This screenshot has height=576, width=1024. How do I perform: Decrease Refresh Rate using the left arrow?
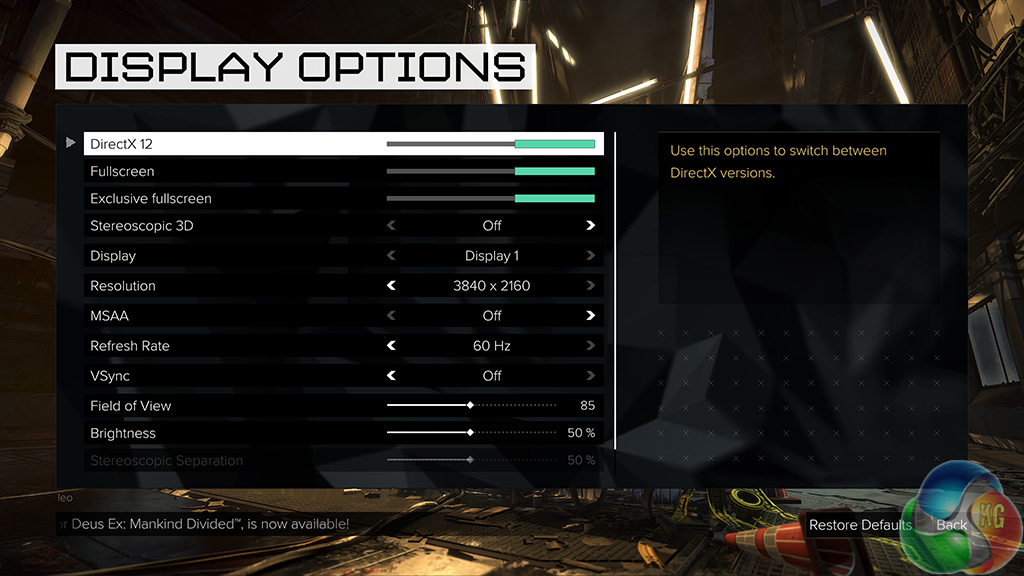click(x=391, y=346)
